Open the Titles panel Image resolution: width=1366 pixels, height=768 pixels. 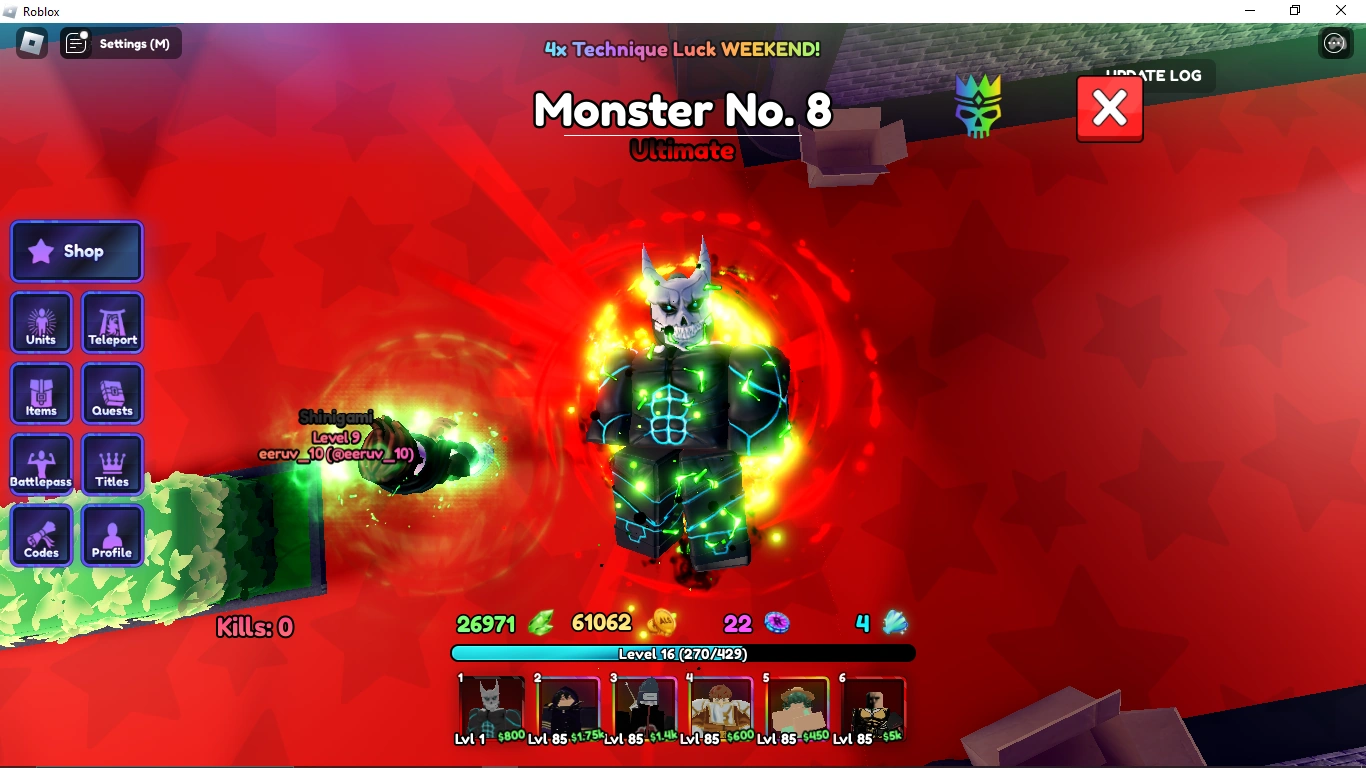[112, 464]
